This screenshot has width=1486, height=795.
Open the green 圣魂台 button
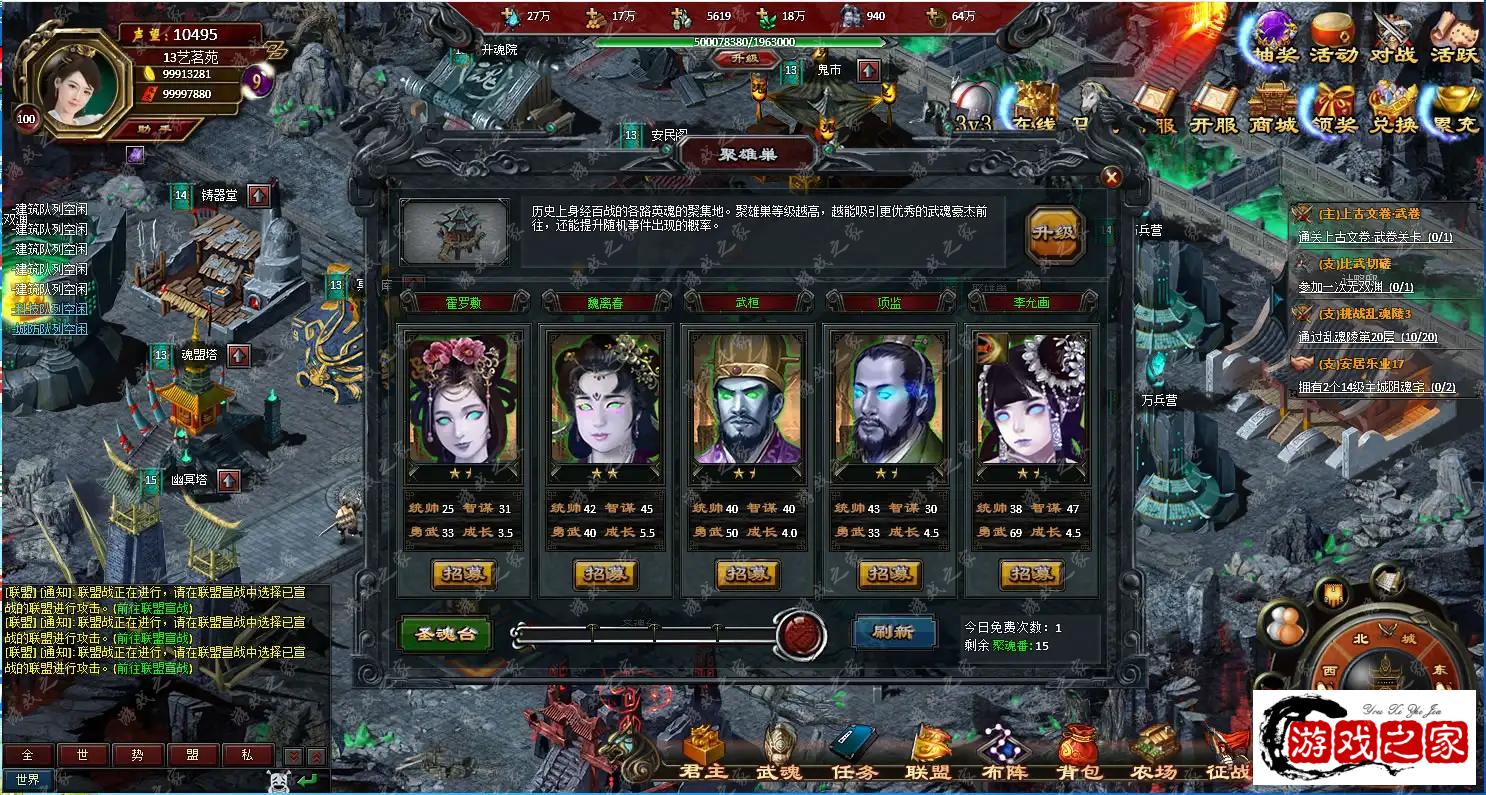[x=445, y=633]
